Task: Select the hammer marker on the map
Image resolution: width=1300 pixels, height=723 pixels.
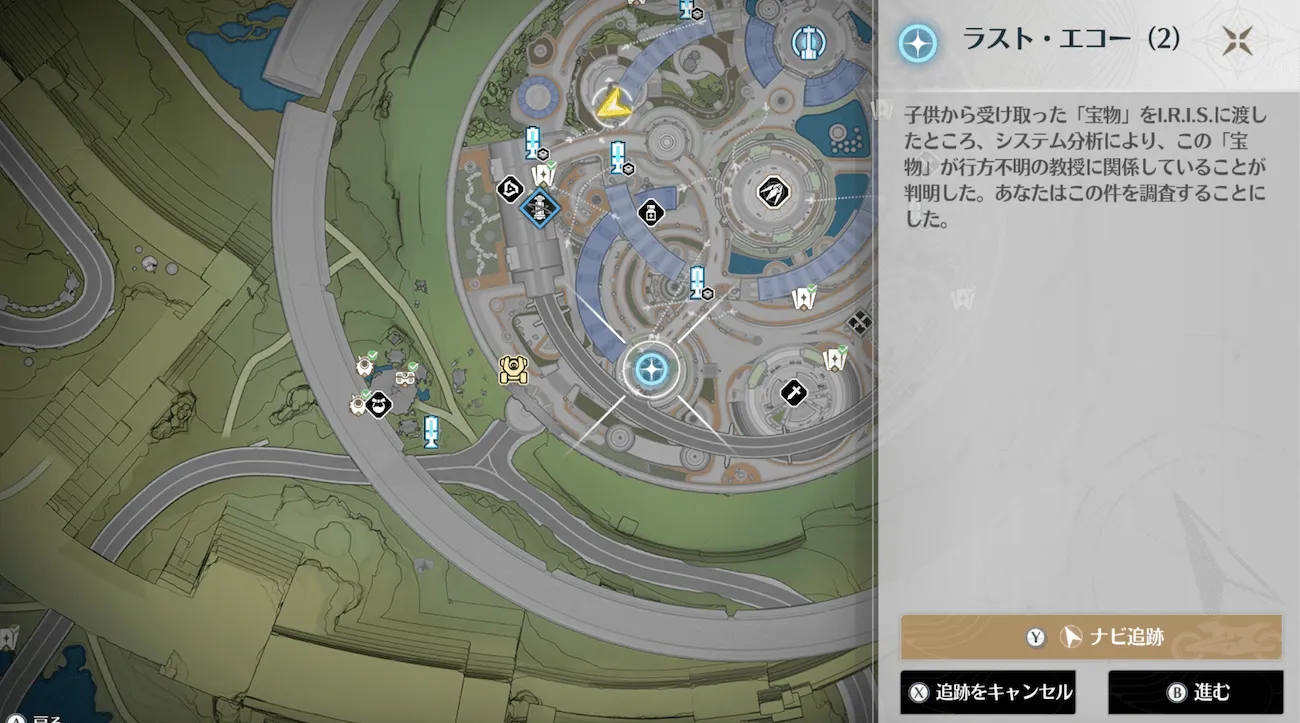Action: pos(793,392)
